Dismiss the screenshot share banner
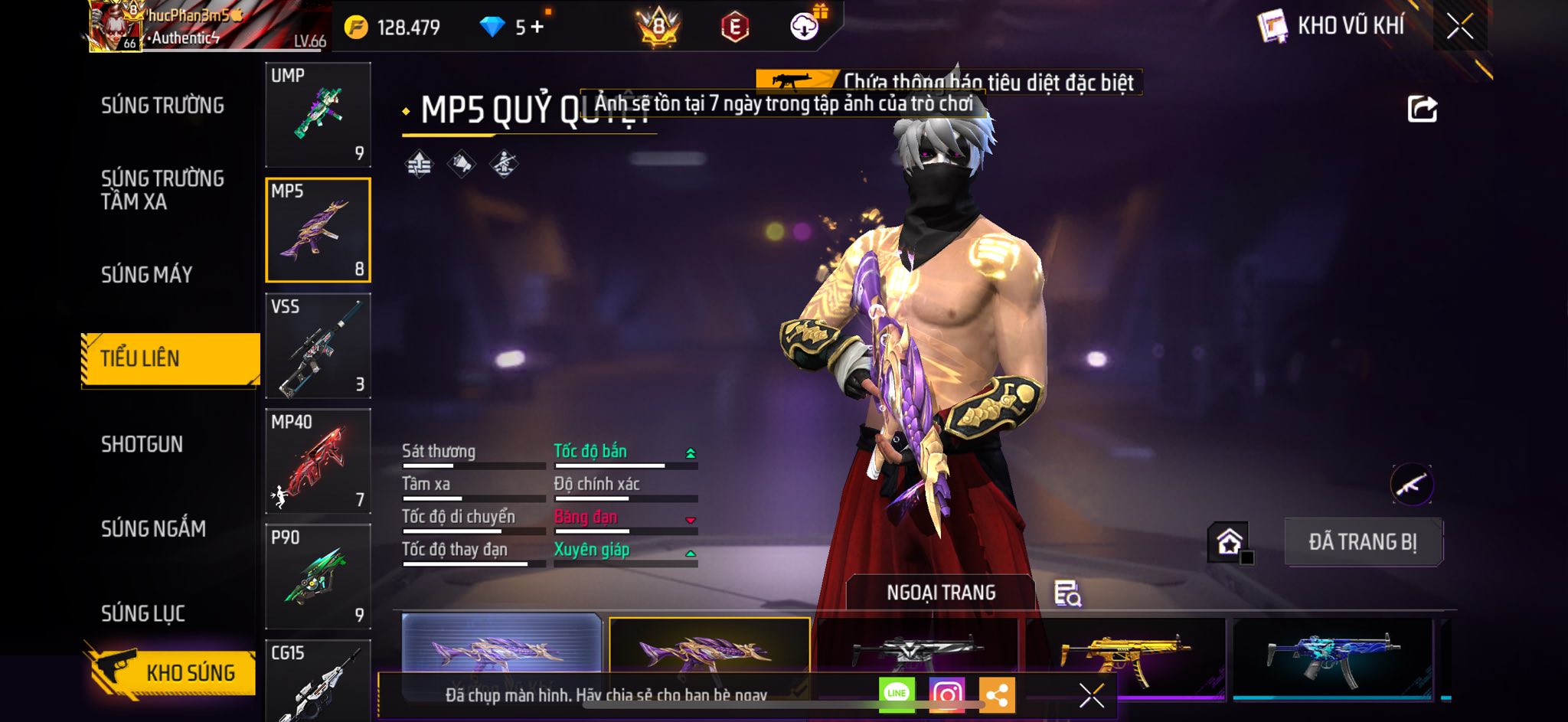1568x722 pixels. tap(1091, 695)
